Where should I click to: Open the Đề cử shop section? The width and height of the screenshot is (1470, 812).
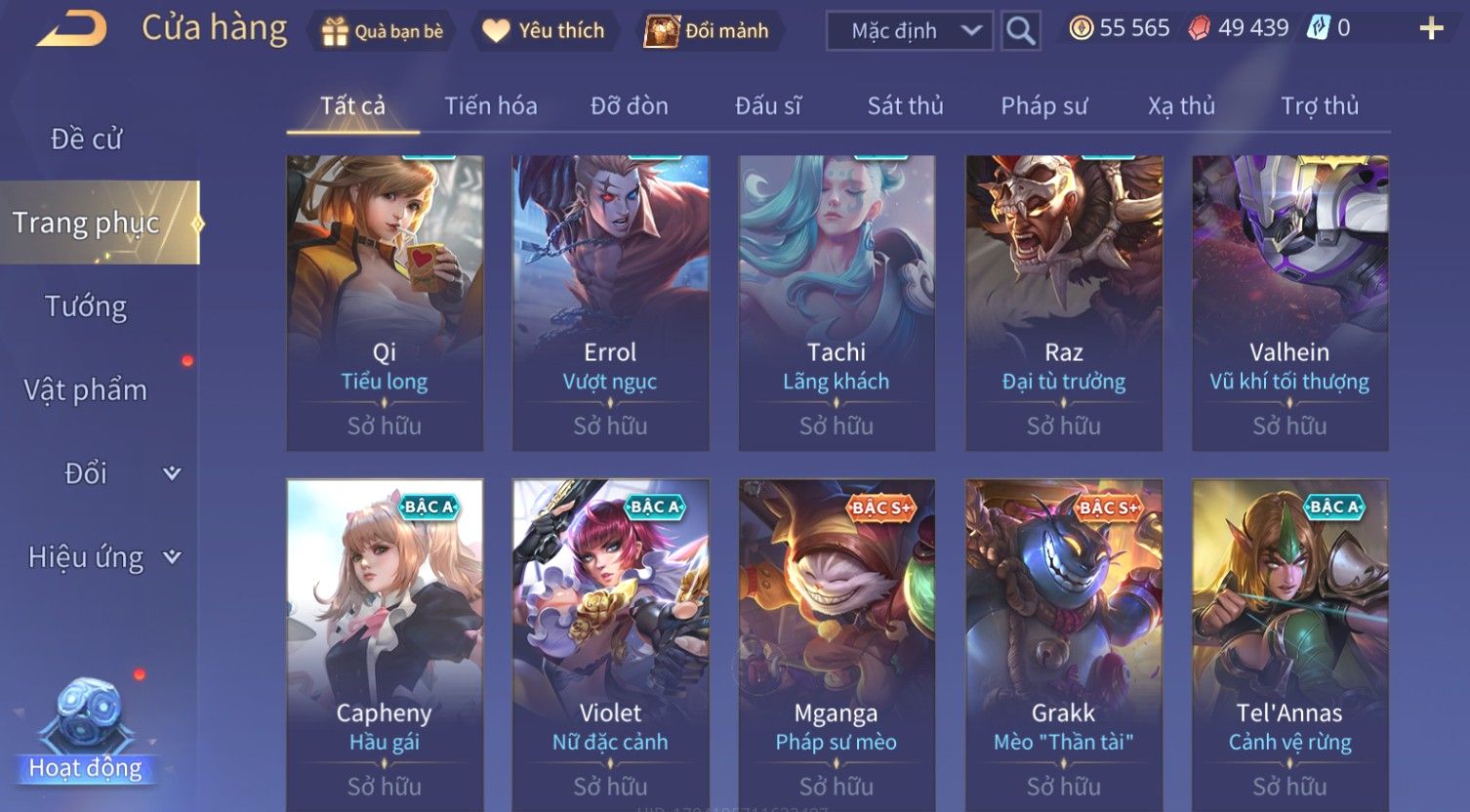click(x=86, y=140)
